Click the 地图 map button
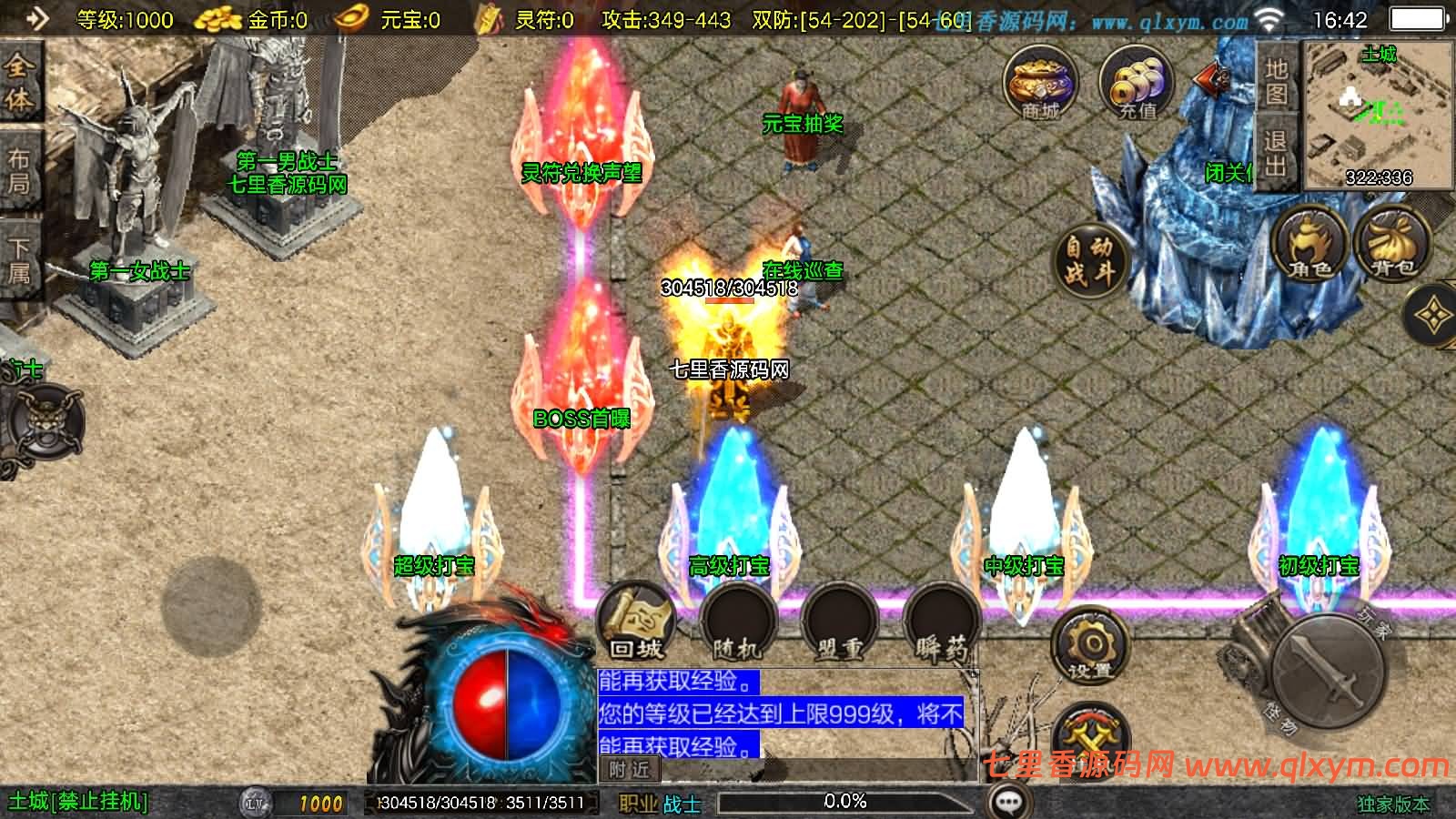The image size is (1456, 819). click(1276, 81)
